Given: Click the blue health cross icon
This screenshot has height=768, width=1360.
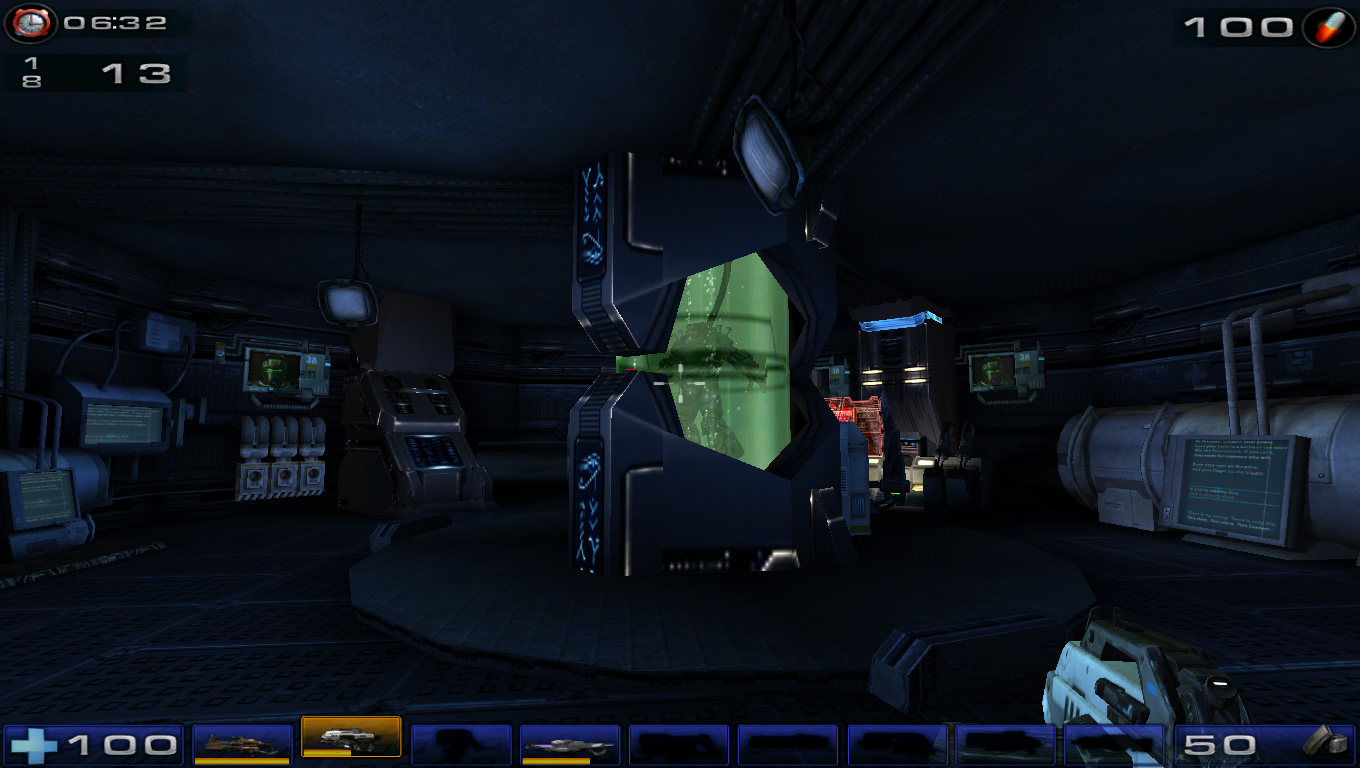Looking at the screenshot, I should click(x=35, y=743).
